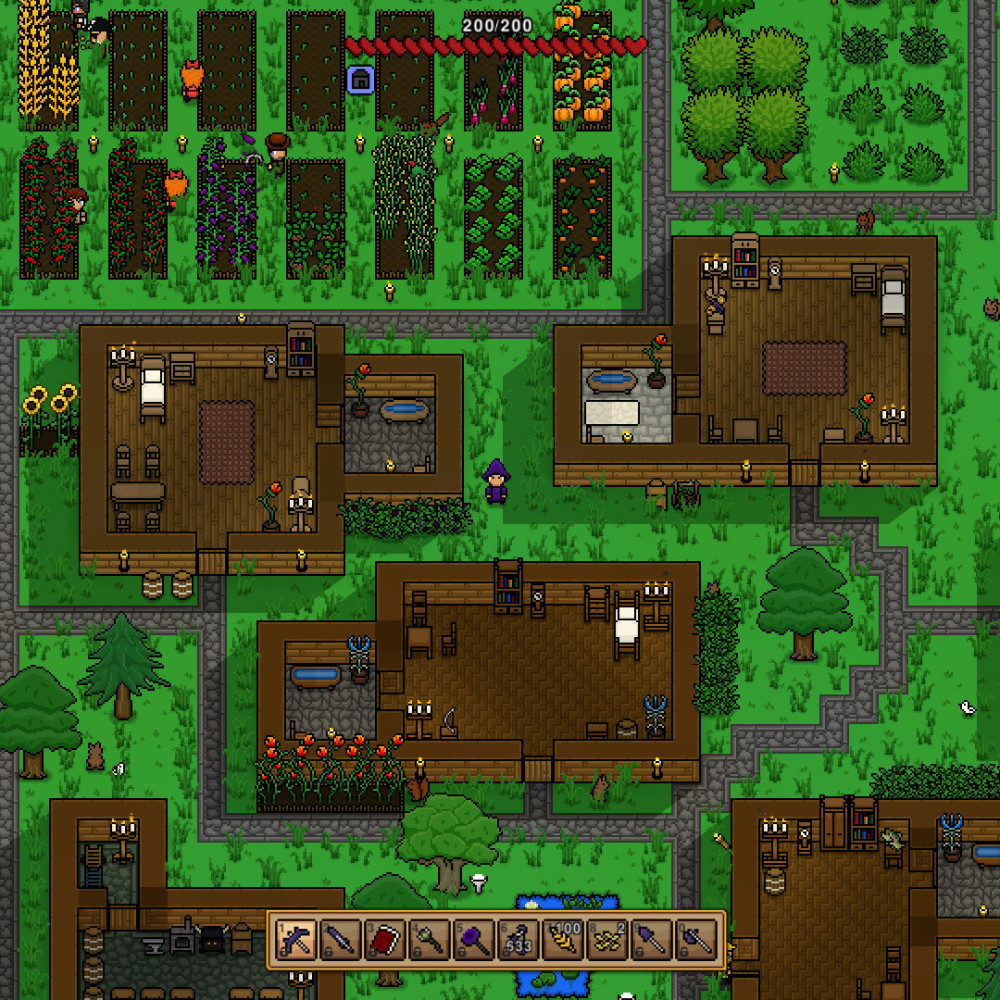Equip the purple sword in the hotbar
The image size is (1000, 1000).
(x=341, y=940)
